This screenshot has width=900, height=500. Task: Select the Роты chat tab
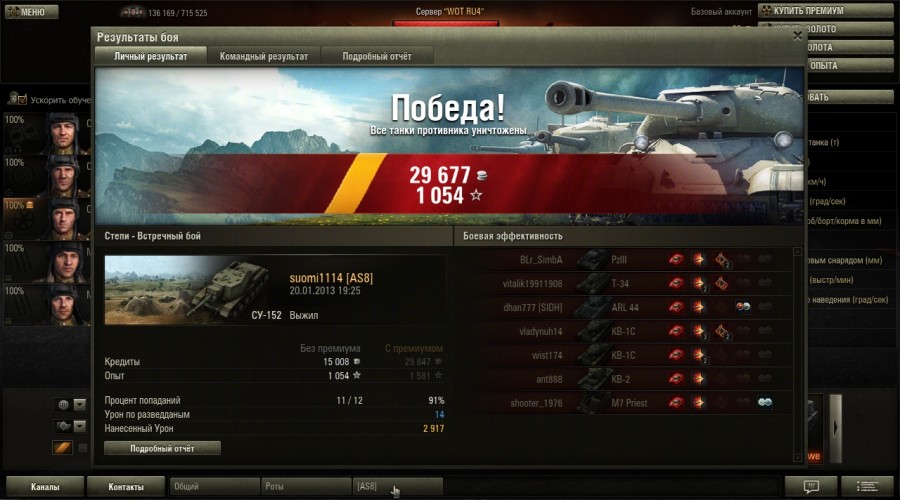tap(304, 487)
